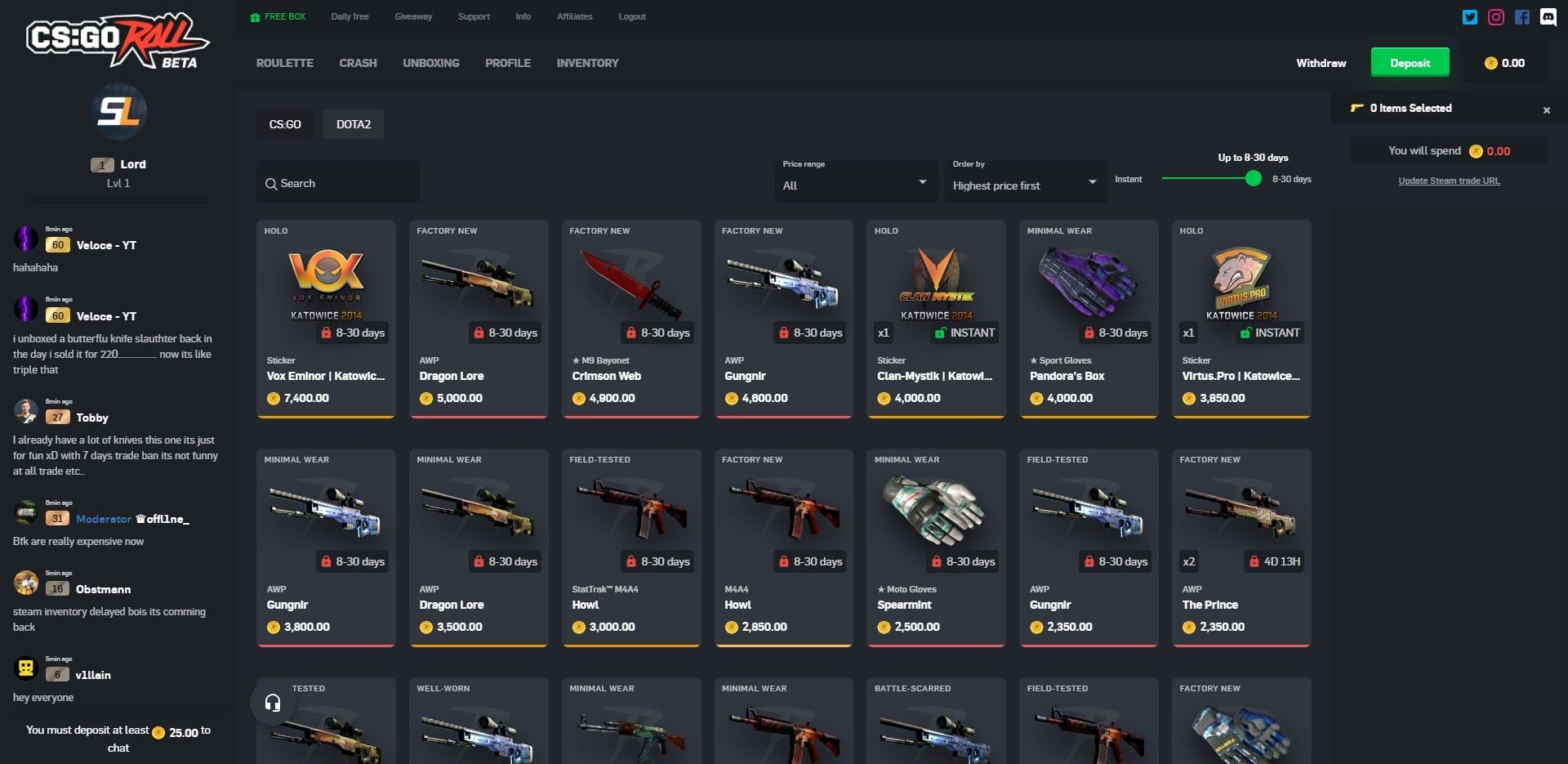Viewport: 1568px width, 764px height.
Task: Click the green Deposit button
Action: point(1410,61)
